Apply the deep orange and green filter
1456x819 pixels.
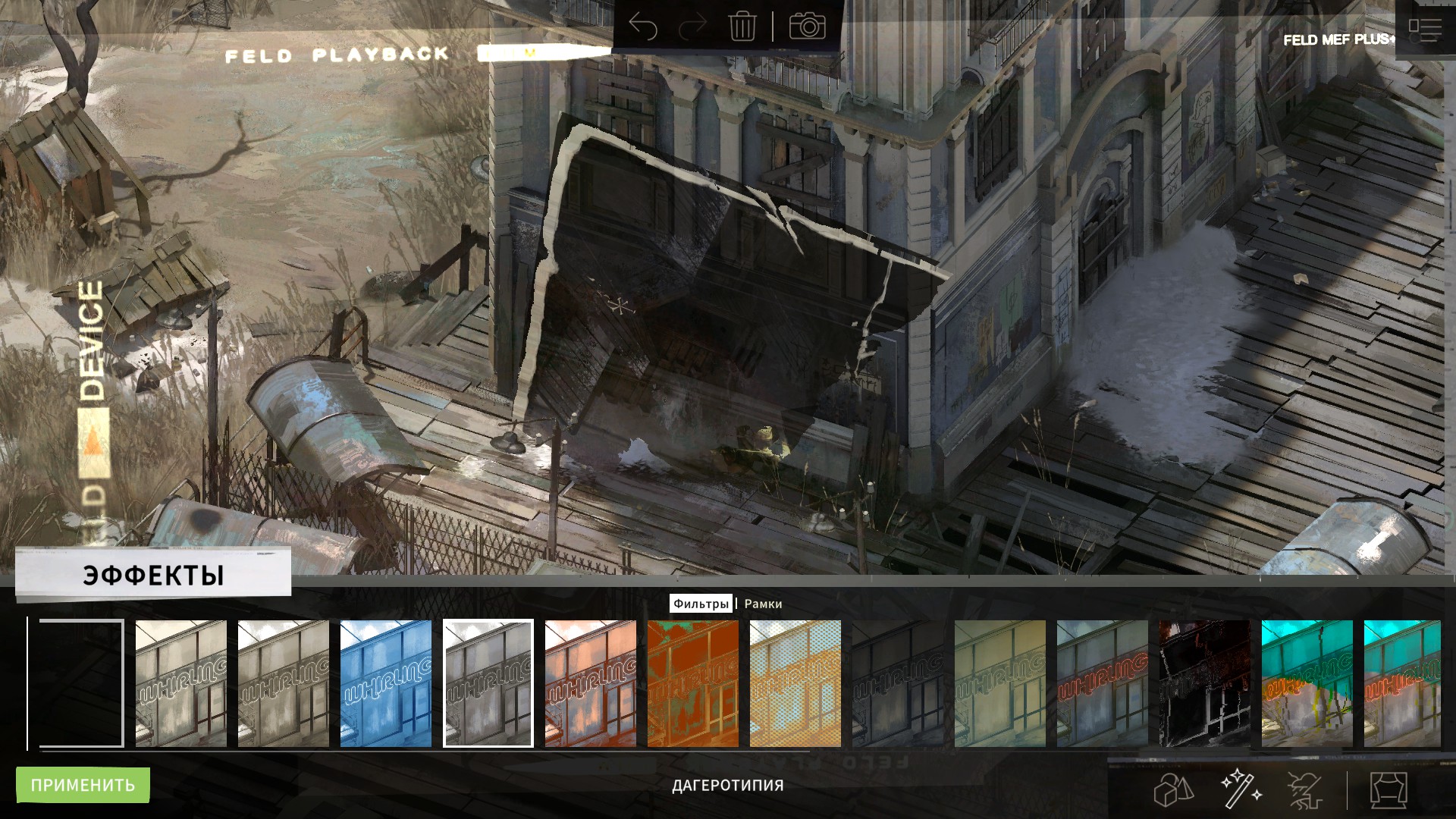pyautogui.click(x=693, y=683)
